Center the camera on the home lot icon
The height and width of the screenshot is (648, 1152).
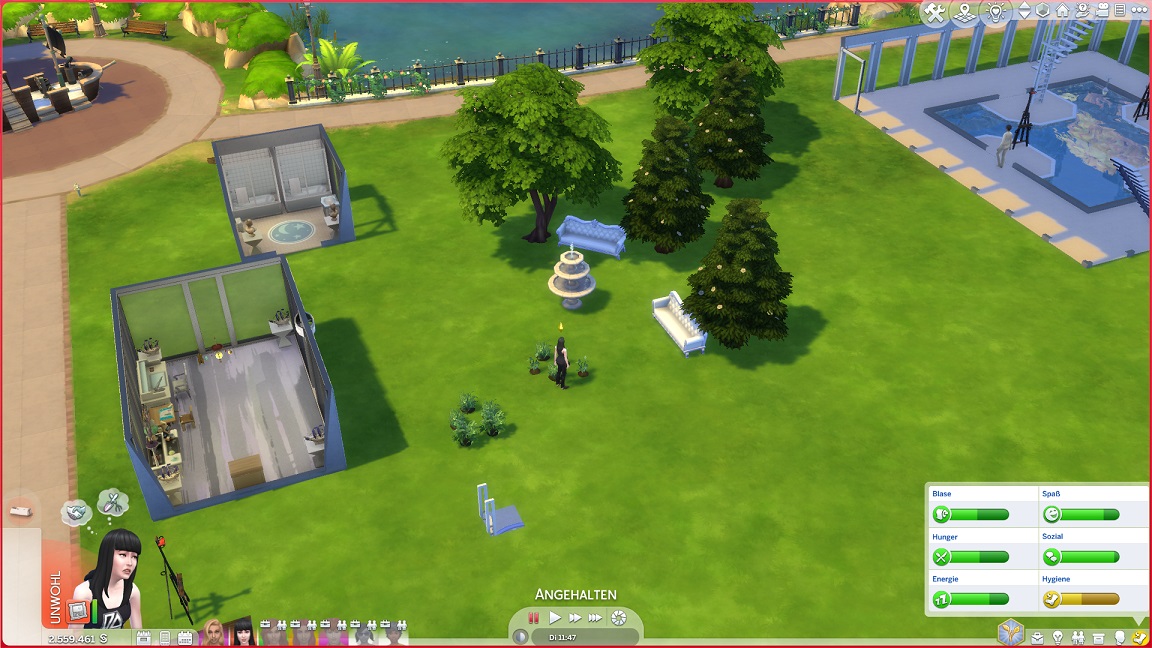(1062, 12)
